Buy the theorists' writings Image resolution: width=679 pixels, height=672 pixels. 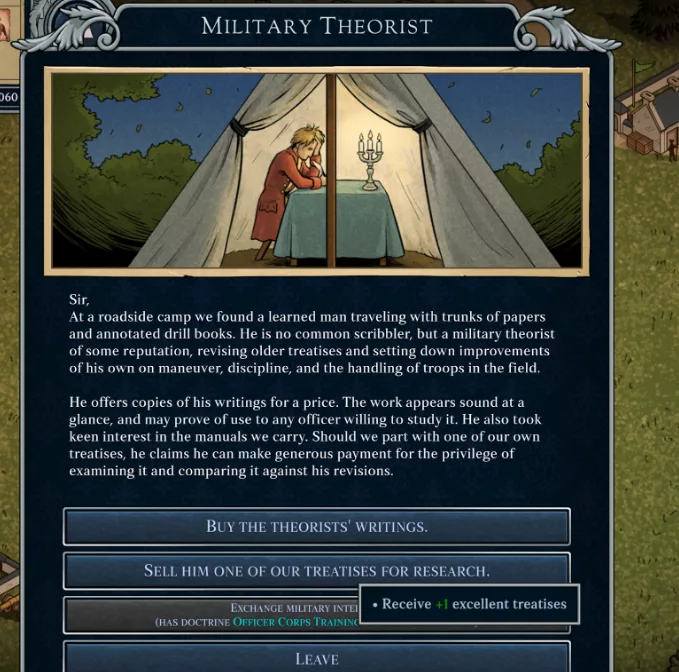[x=316, y=526]
